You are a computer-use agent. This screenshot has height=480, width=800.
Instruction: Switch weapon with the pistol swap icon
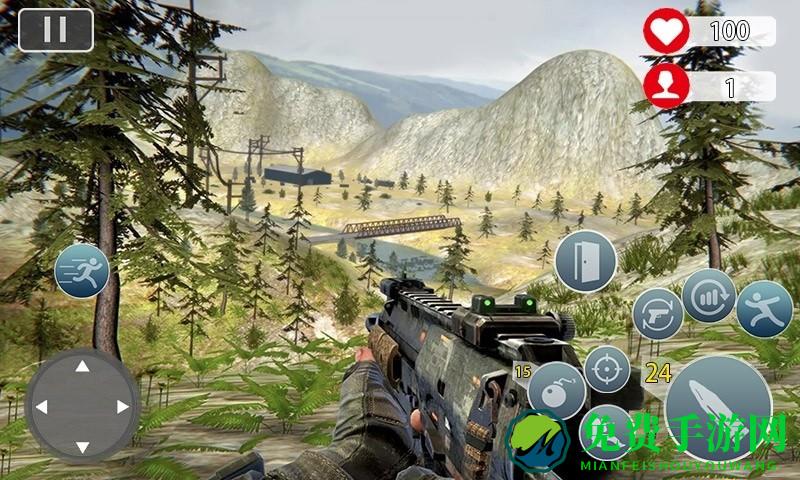tap(657, 314)
